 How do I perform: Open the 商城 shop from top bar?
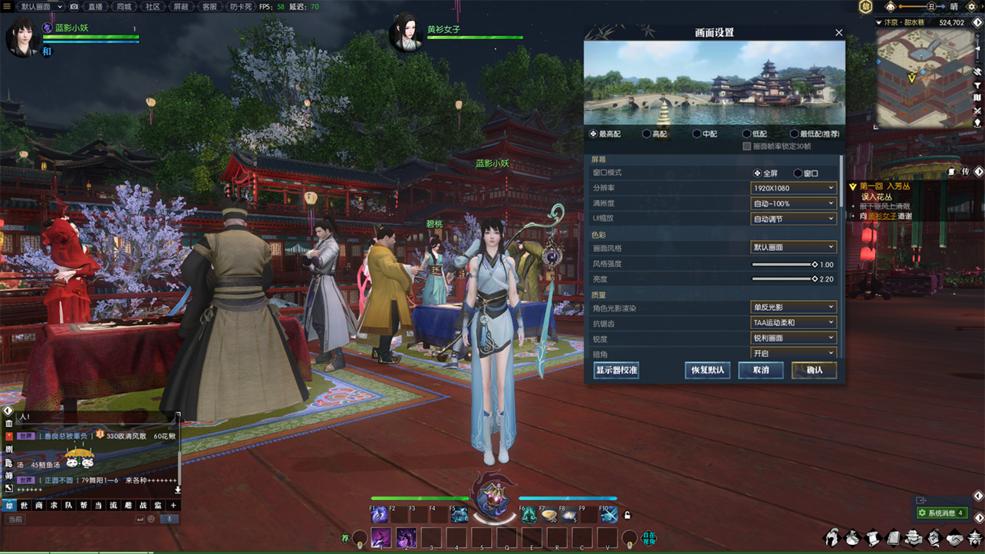pos(124,6)
